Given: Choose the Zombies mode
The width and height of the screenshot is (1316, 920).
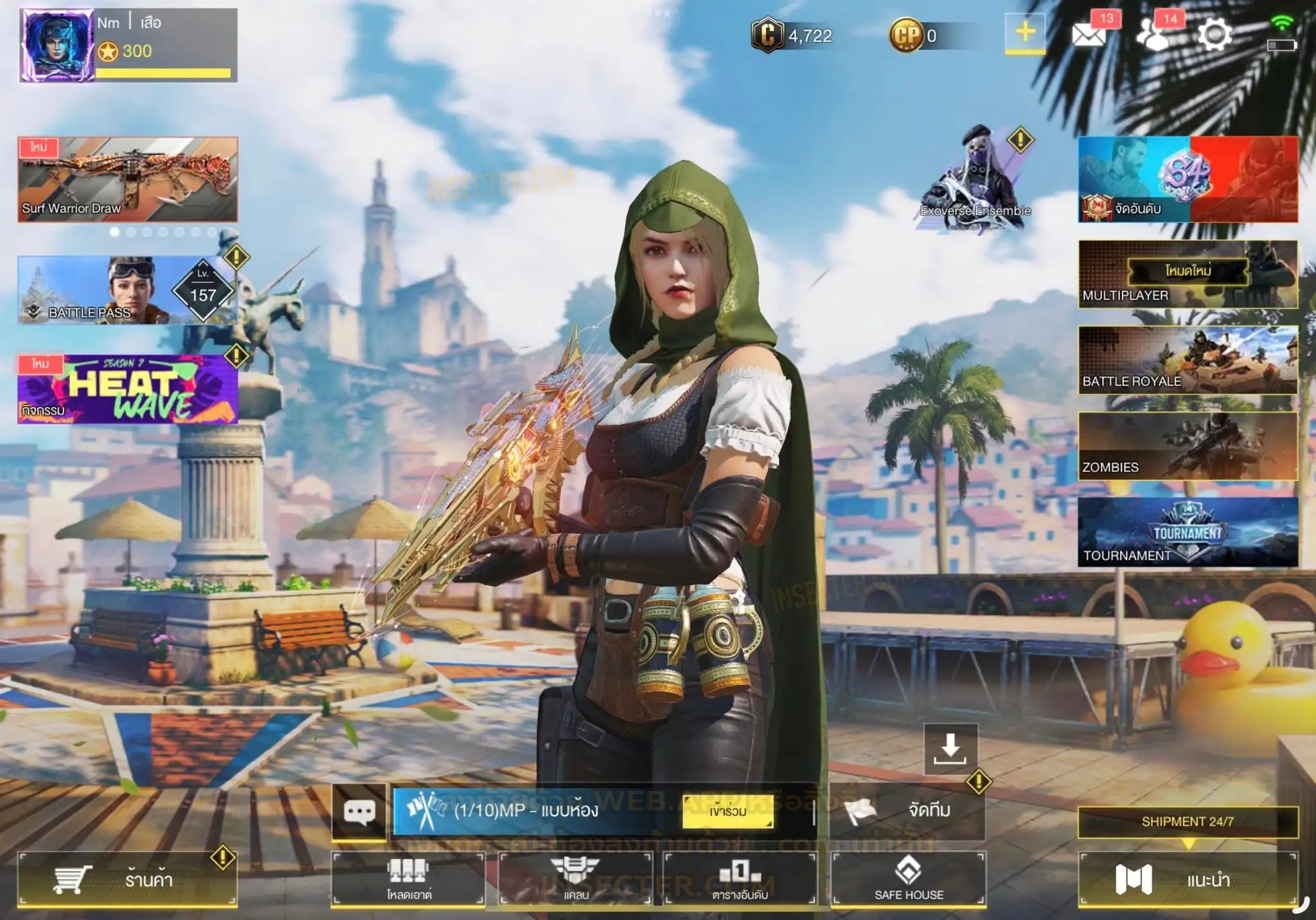Looking at the screenshot, I should point(1187,446).
